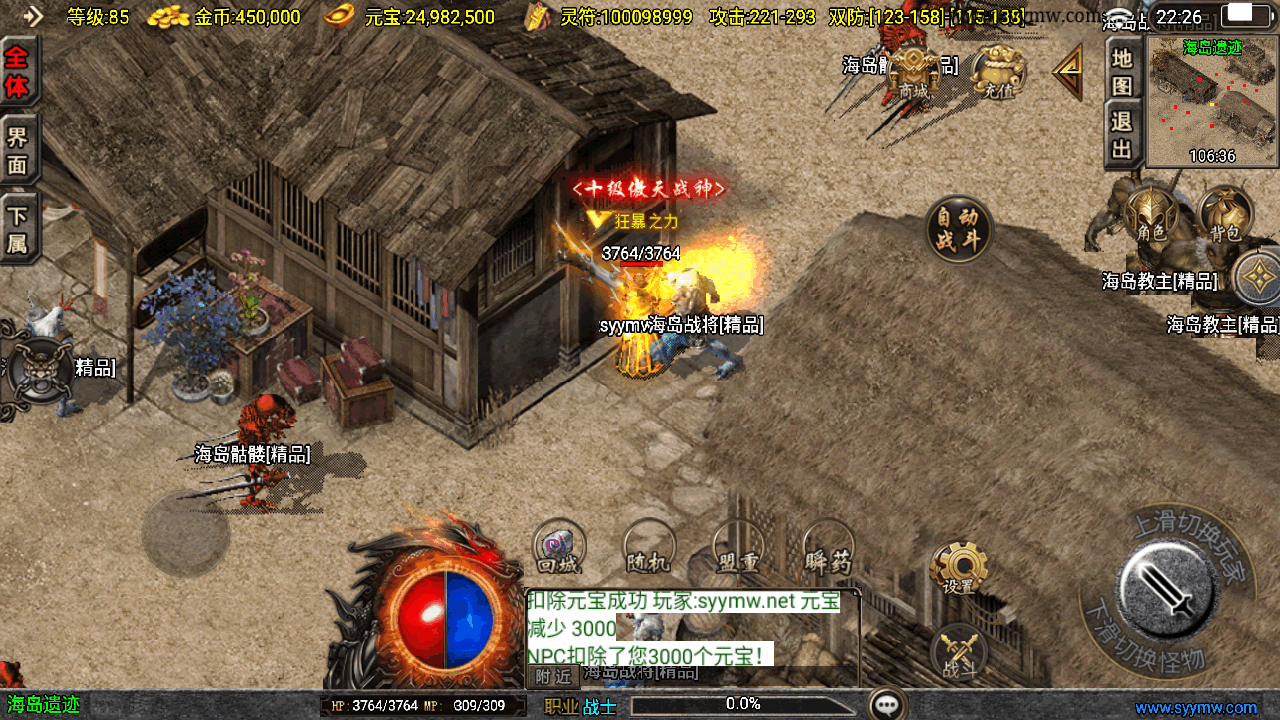Use the 回城 return-to-town scroll
The image size is (1280, 720).
(558, 549)
